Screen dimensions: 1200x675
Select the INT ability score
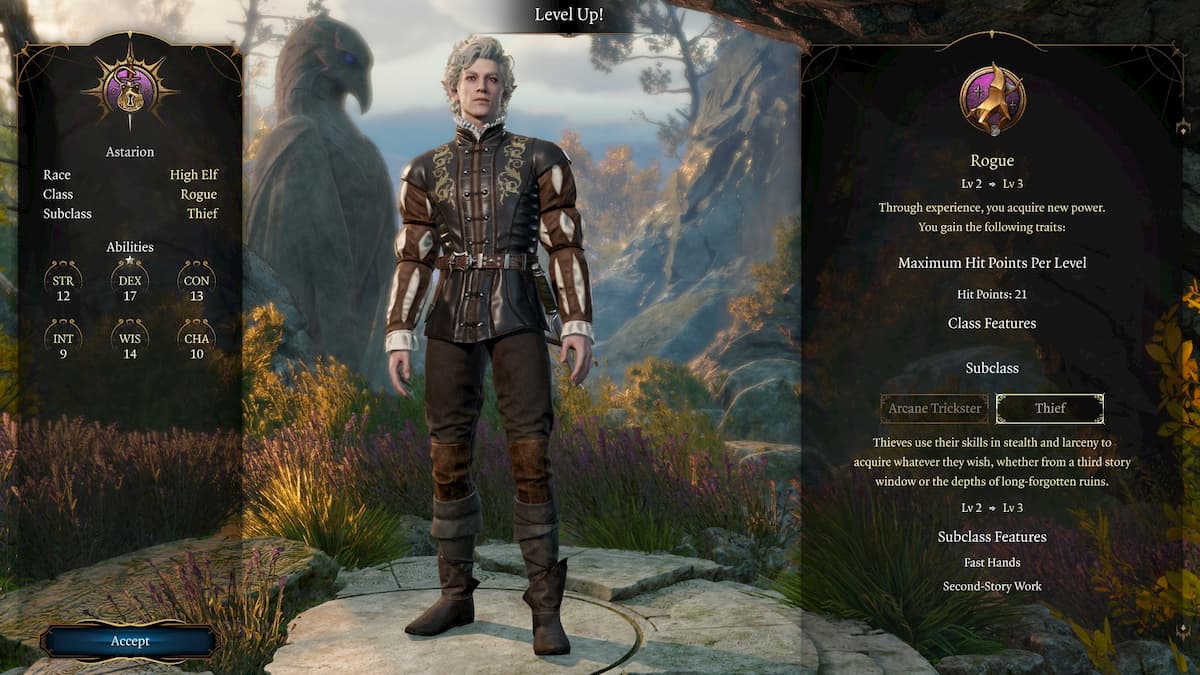pos(64,345)
